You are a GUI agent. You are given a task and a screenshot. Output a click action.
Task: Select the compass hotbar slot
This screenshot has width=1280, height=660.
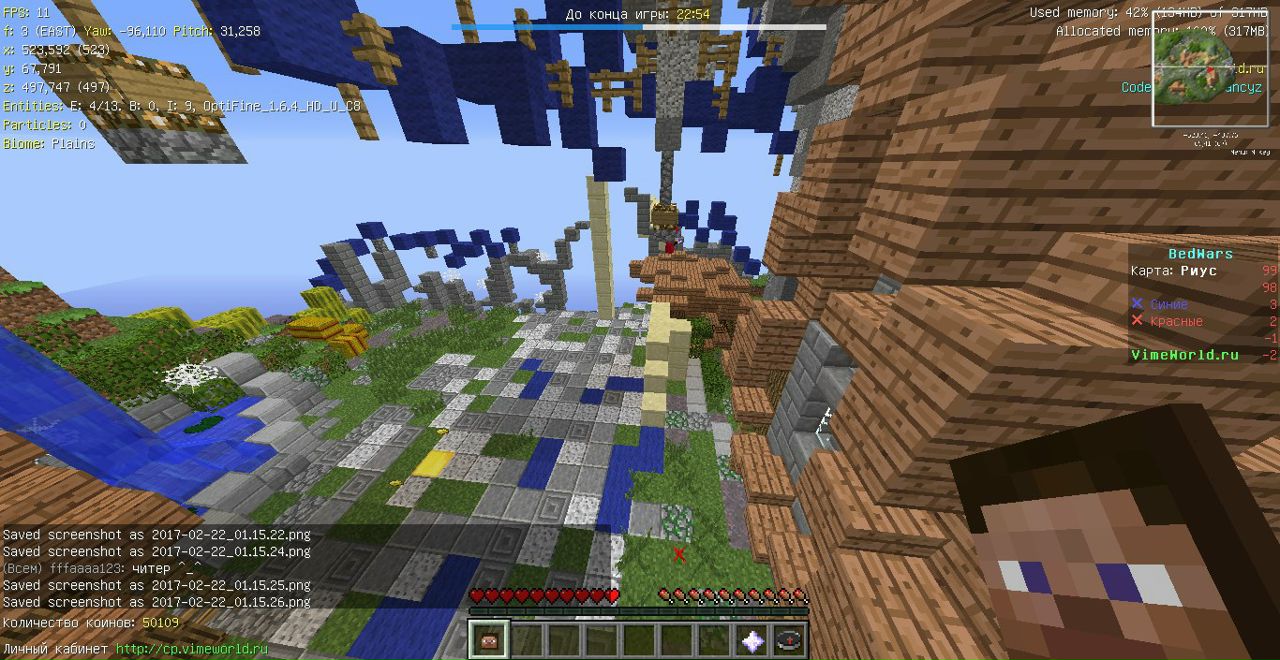pos(789,640)
